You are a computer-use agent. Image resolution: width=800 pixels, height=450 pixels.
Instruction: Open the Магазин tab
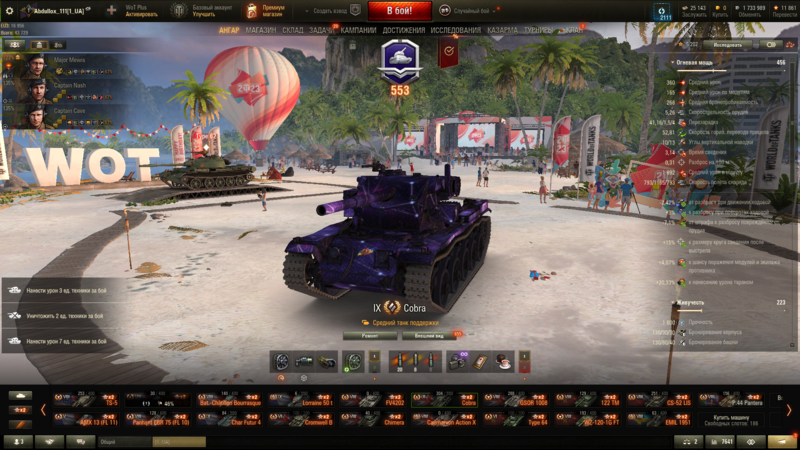coord(260,30)
